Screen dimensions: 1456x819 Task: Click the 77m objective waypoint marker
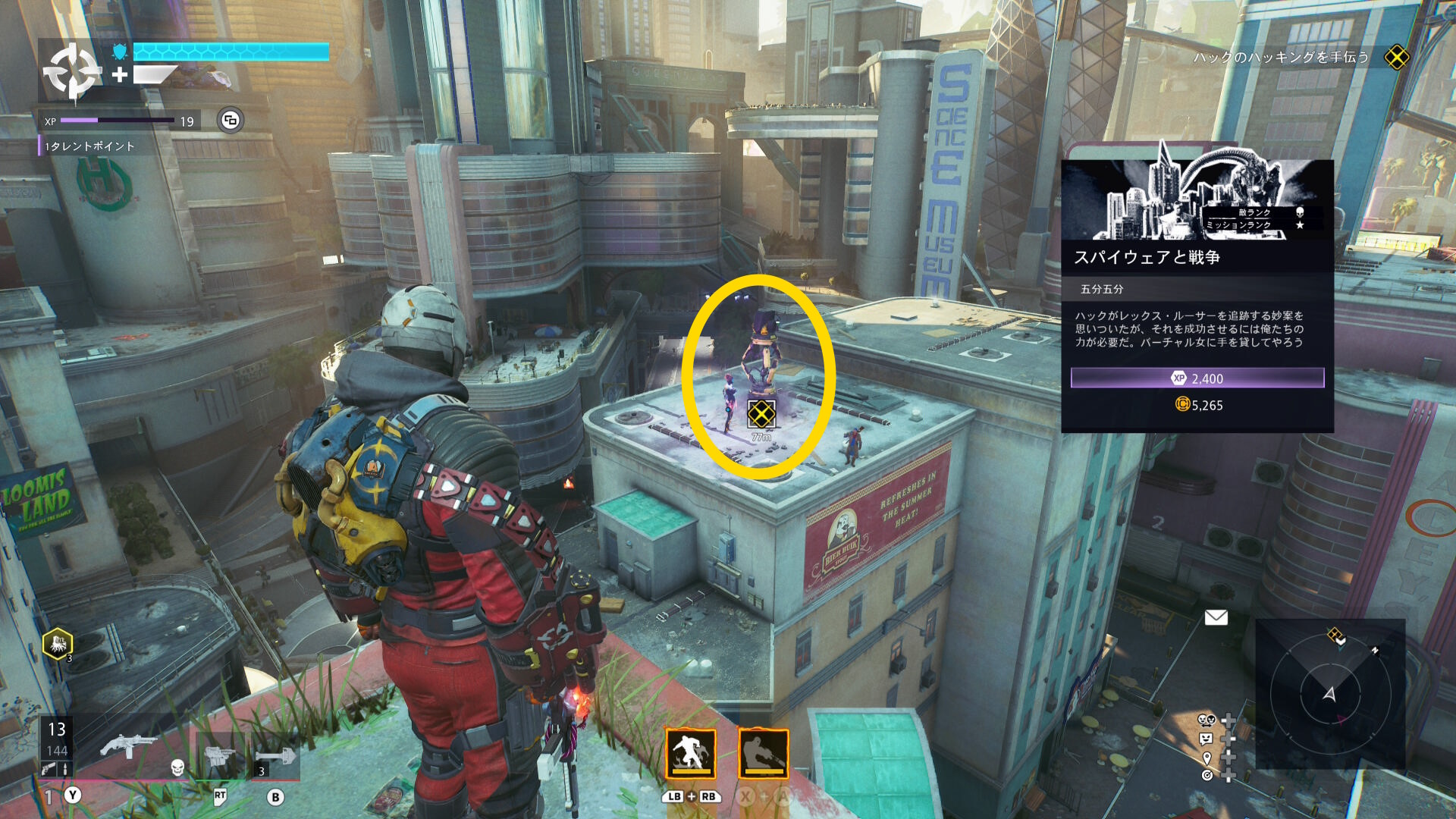(761, 414)
